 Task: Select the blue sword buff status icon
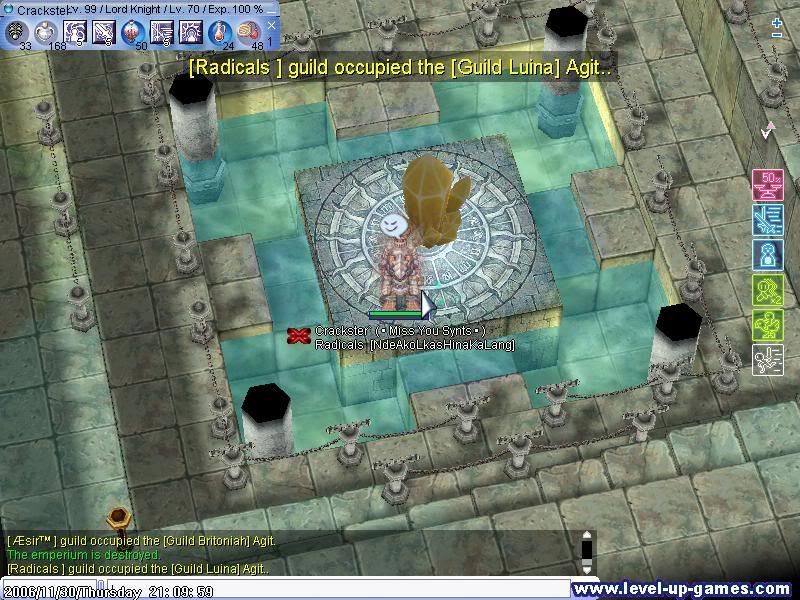767,219
